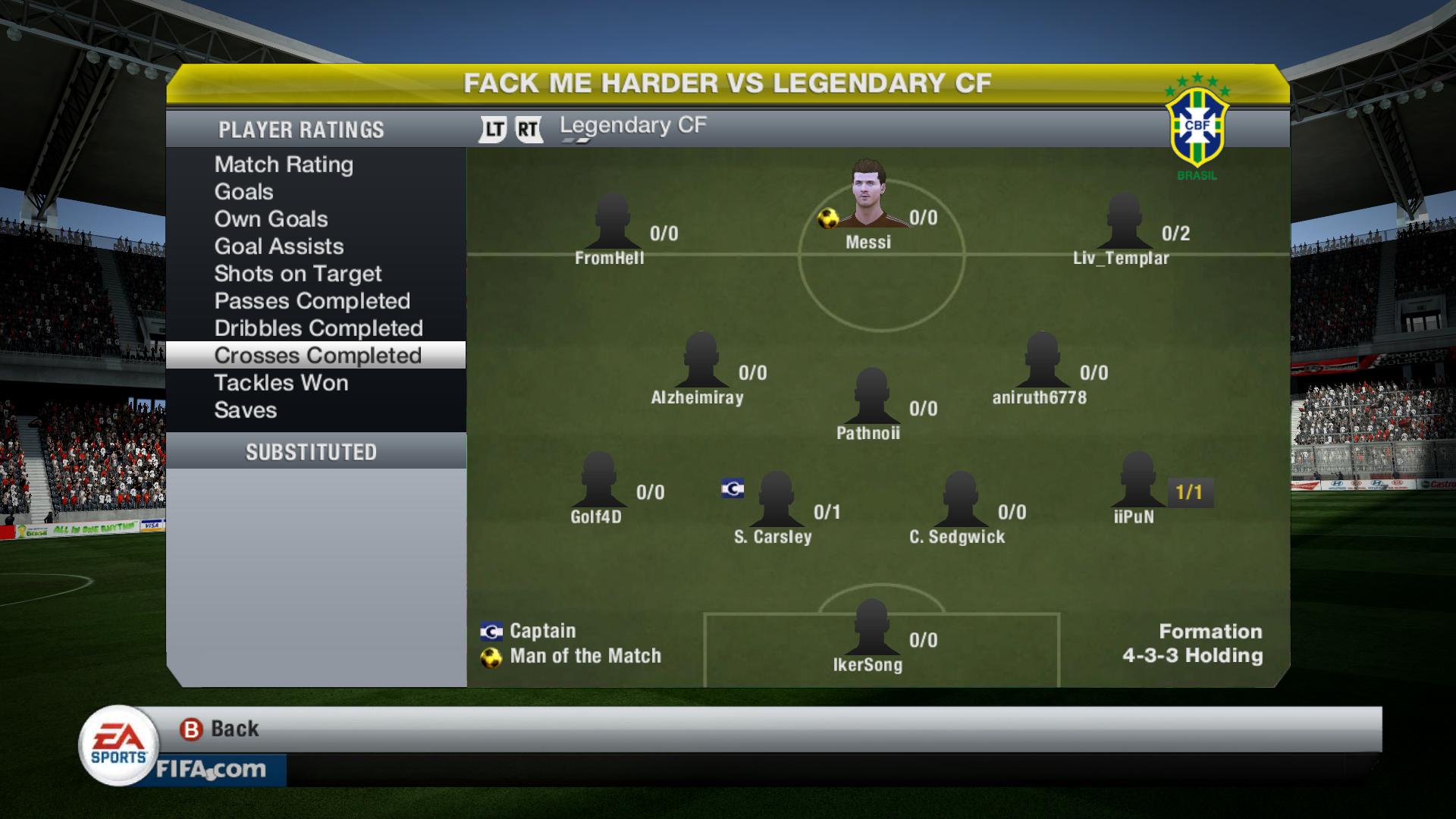
Task: Show Goal Assists ratings
Action: (278, 246)
